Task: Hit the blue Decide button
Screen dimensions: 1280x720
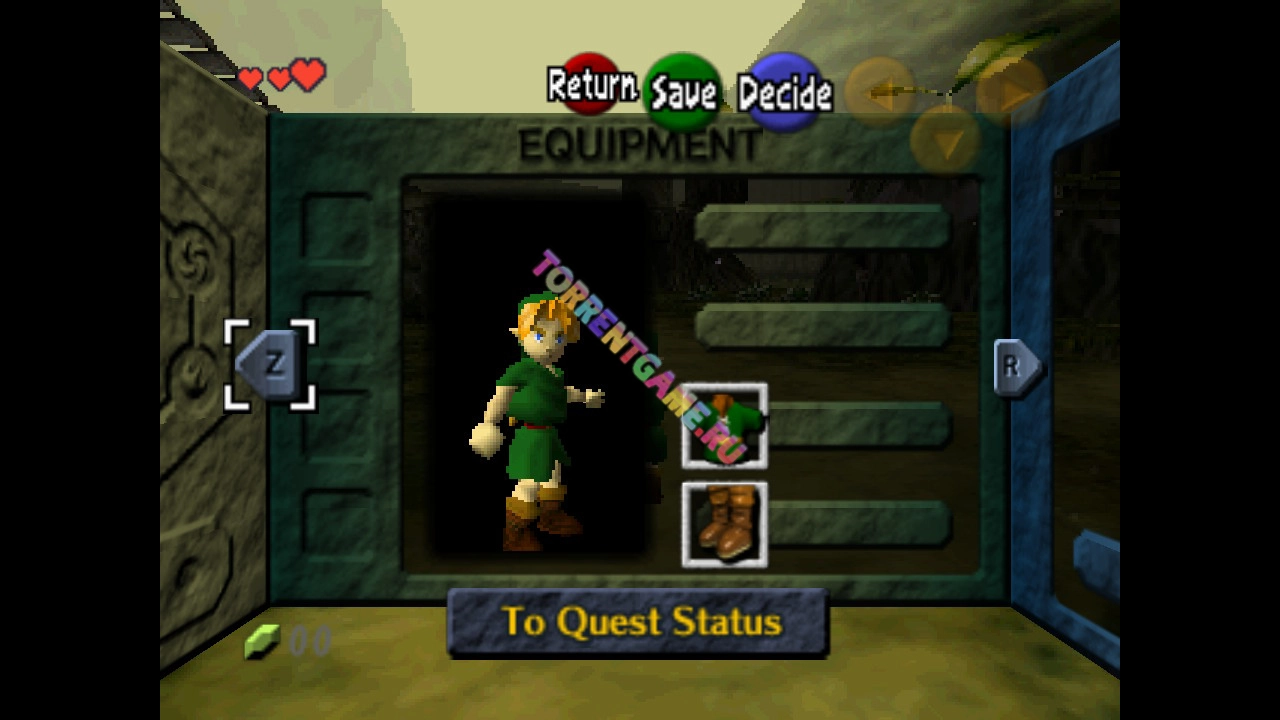Action: tap(785, 93)
